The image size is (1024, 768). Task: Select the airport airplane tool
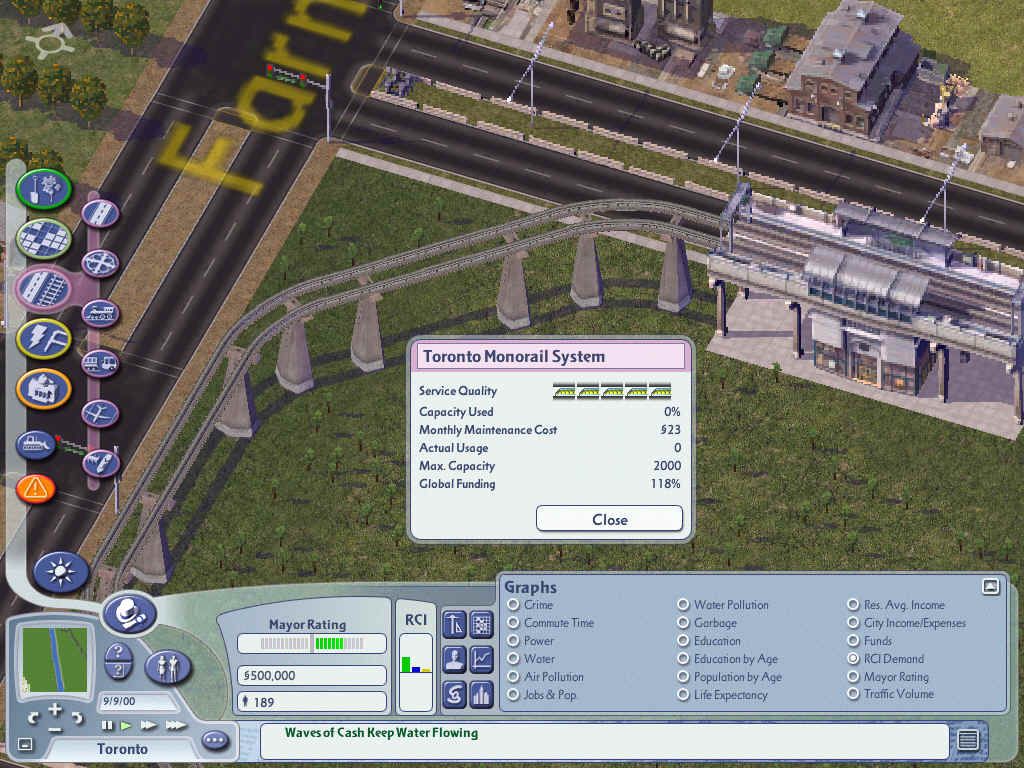(x=100, y=412)
